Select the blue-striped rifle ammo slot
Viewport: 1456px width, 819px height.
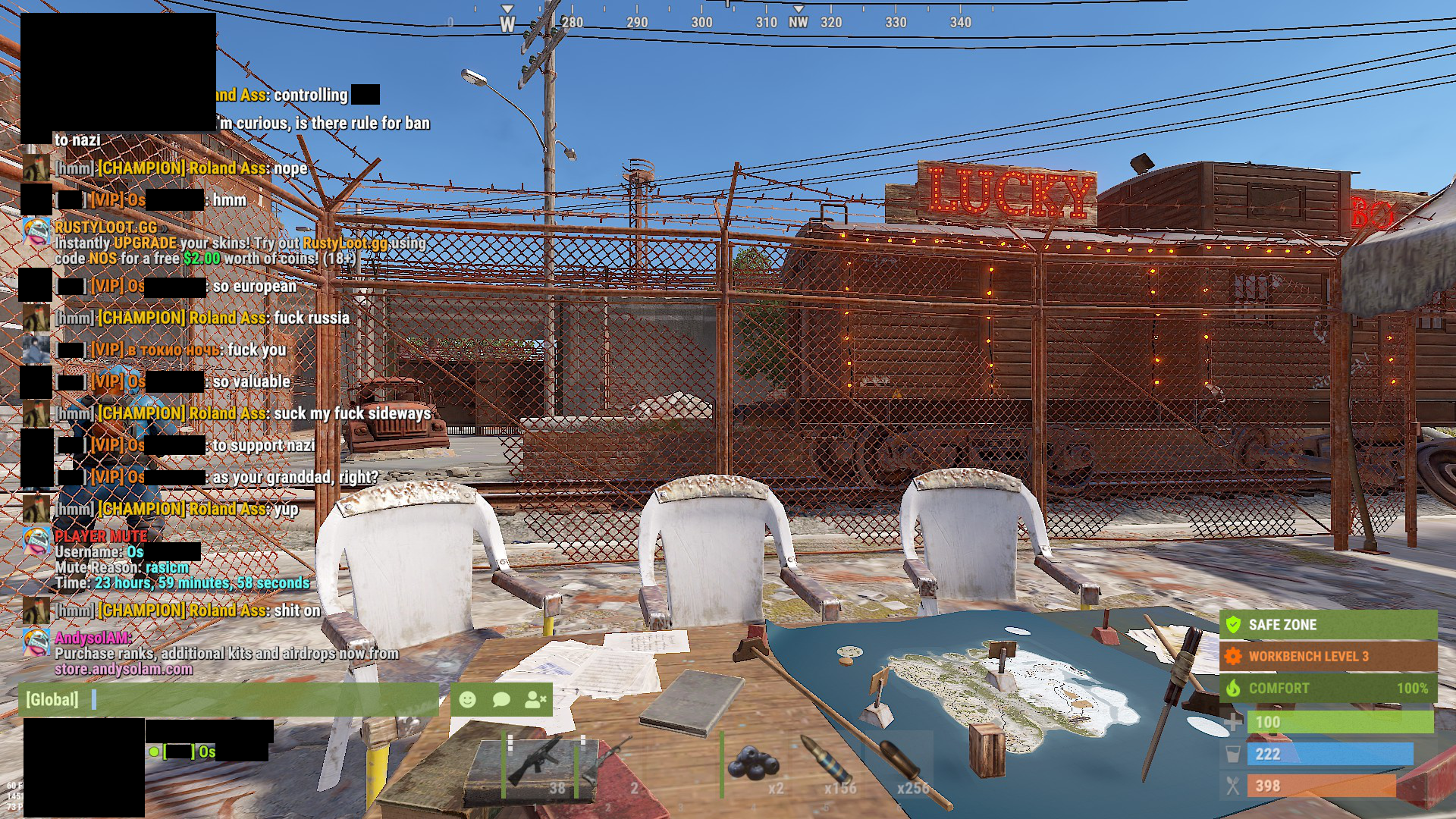[829, 764]
